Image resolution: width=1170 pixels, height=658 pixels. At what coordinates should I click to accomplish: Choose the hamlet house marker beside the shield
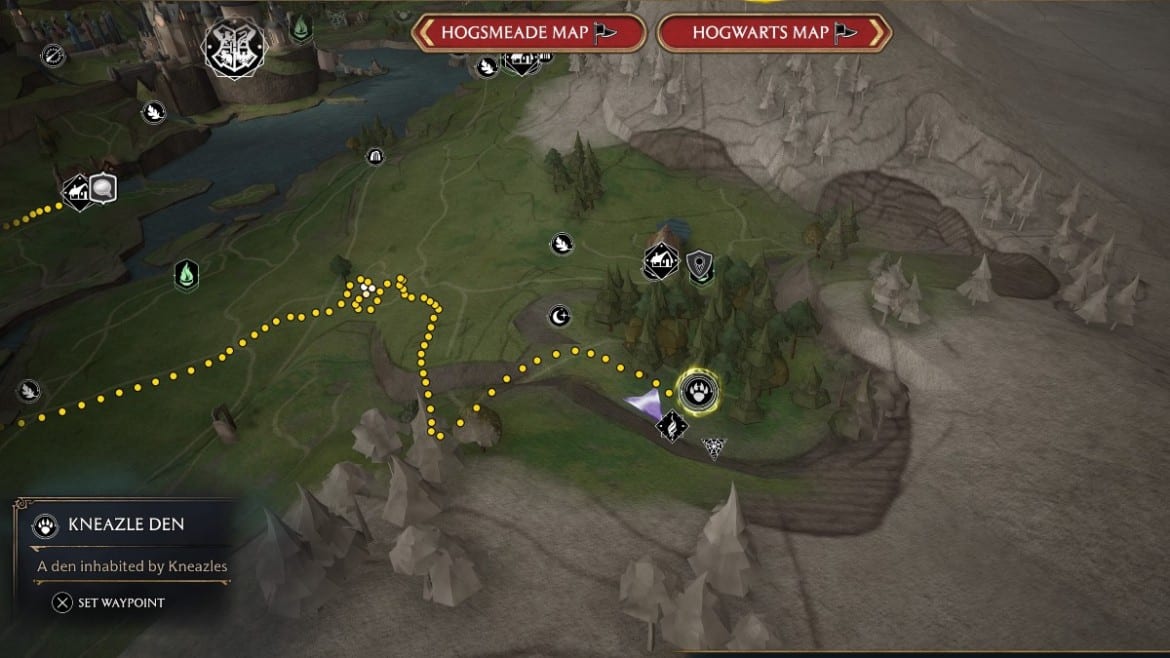pyautogui.click(x=661, y=262)
